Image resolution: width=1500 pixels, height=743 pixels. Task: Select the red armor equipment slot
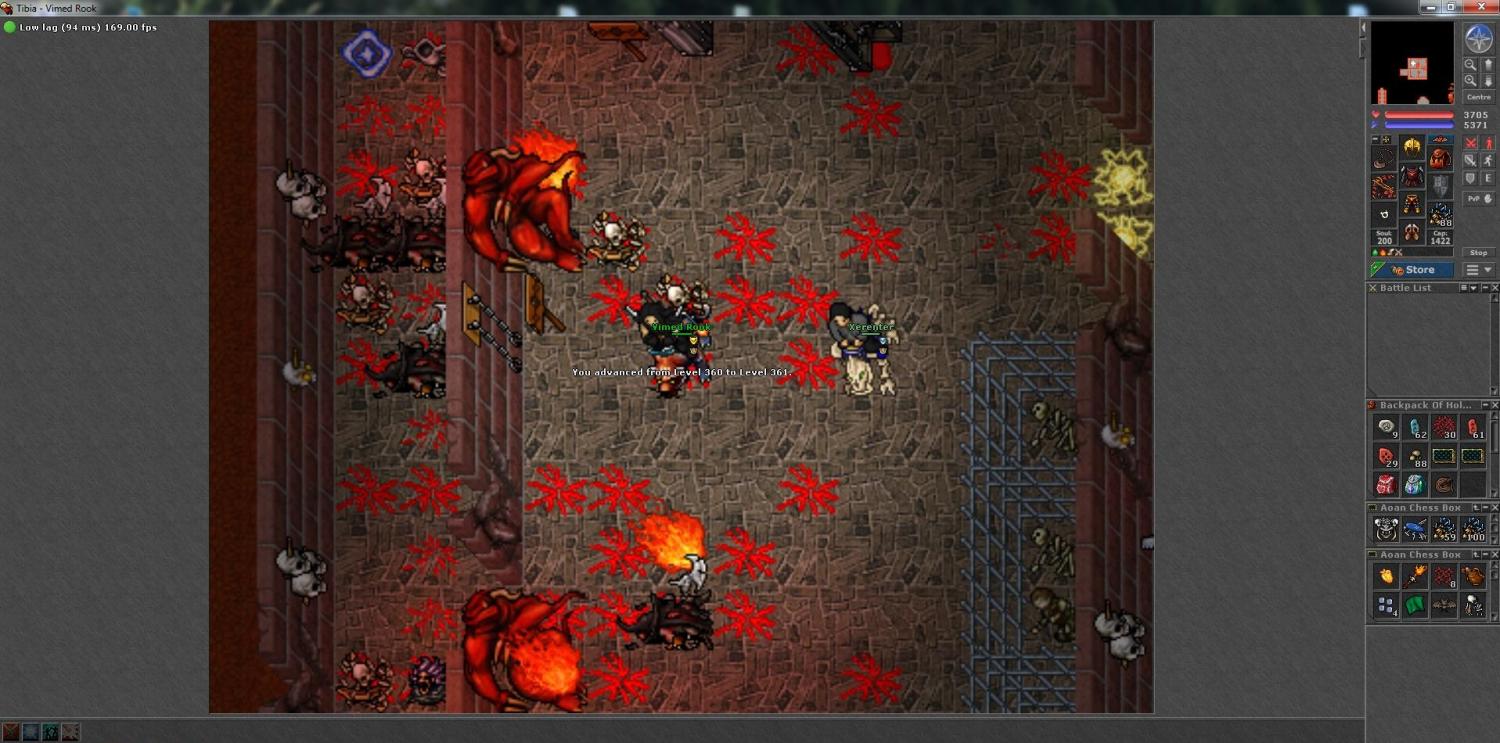point(1412,177)
